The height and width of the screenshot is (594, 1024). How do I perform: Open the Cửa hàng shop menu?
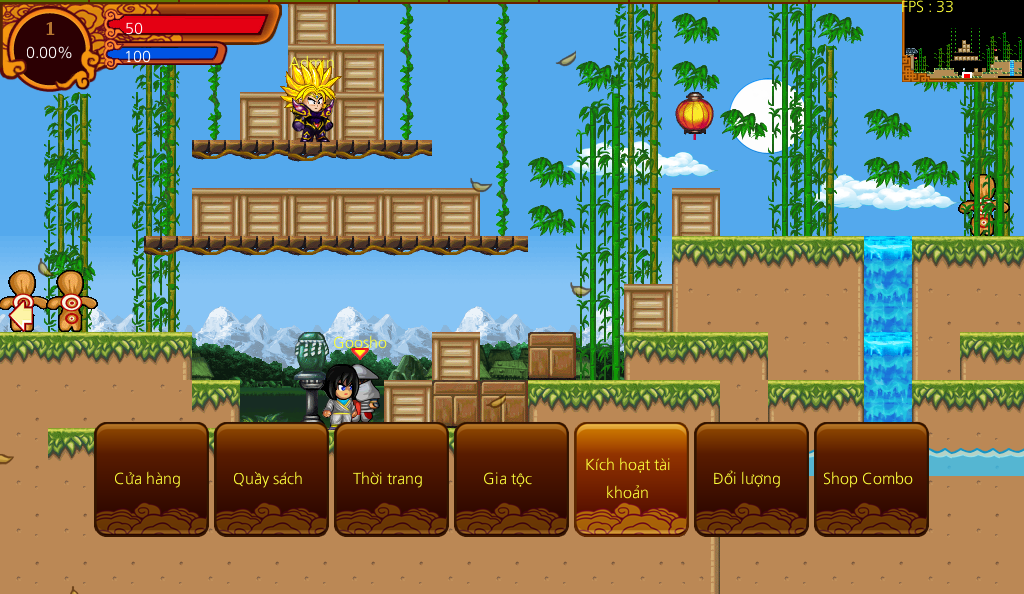pos(151,479)
